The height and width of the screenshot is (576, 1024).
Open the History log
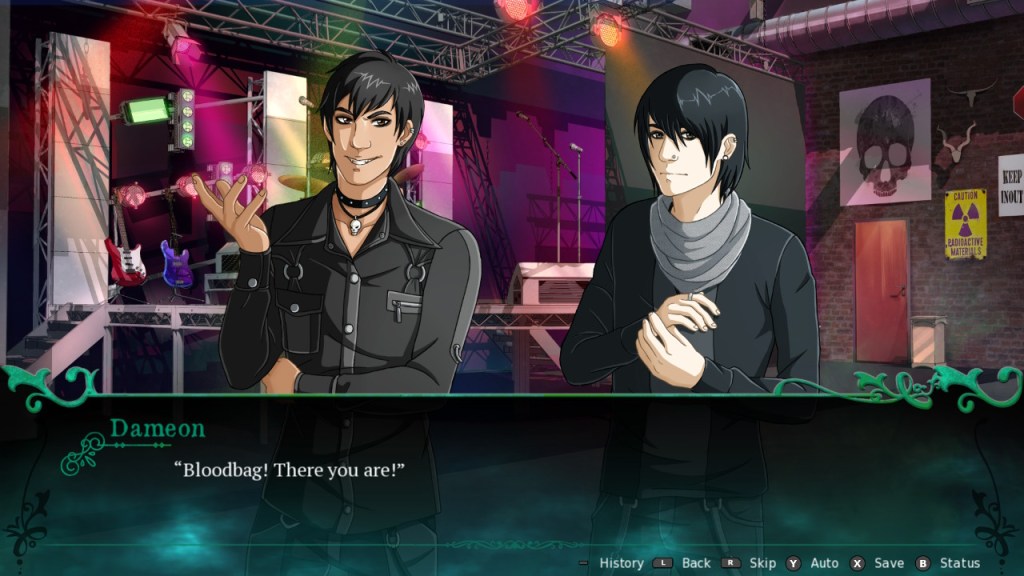coord(620,563)
